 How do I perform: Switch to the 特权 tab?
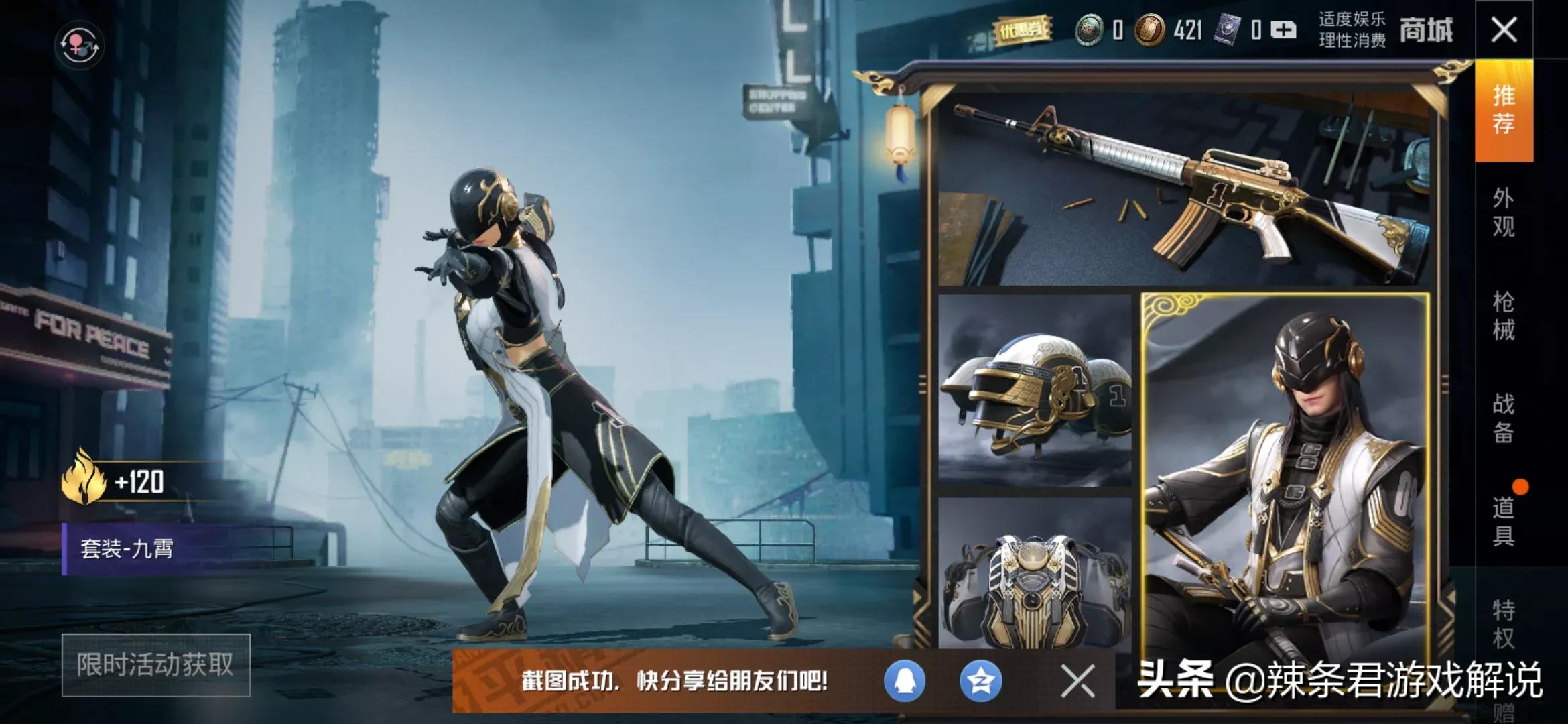coord(1504,623)
